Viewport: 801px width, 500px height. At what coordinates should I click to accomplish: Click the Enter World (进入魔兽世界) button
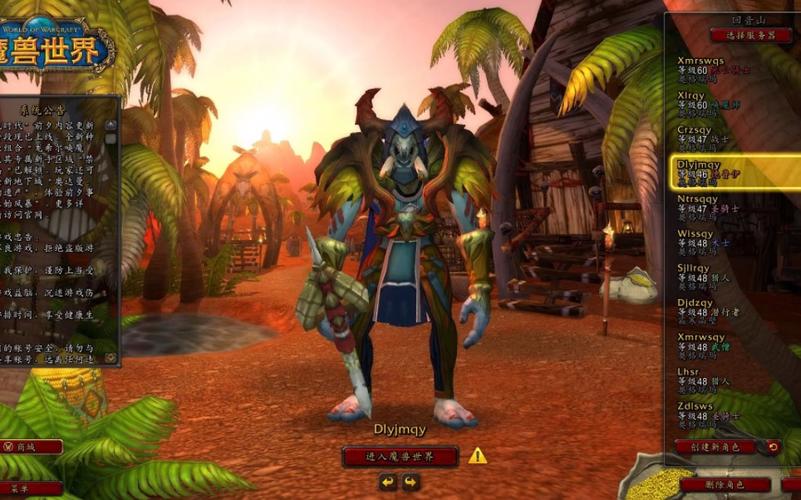(400, 456)
